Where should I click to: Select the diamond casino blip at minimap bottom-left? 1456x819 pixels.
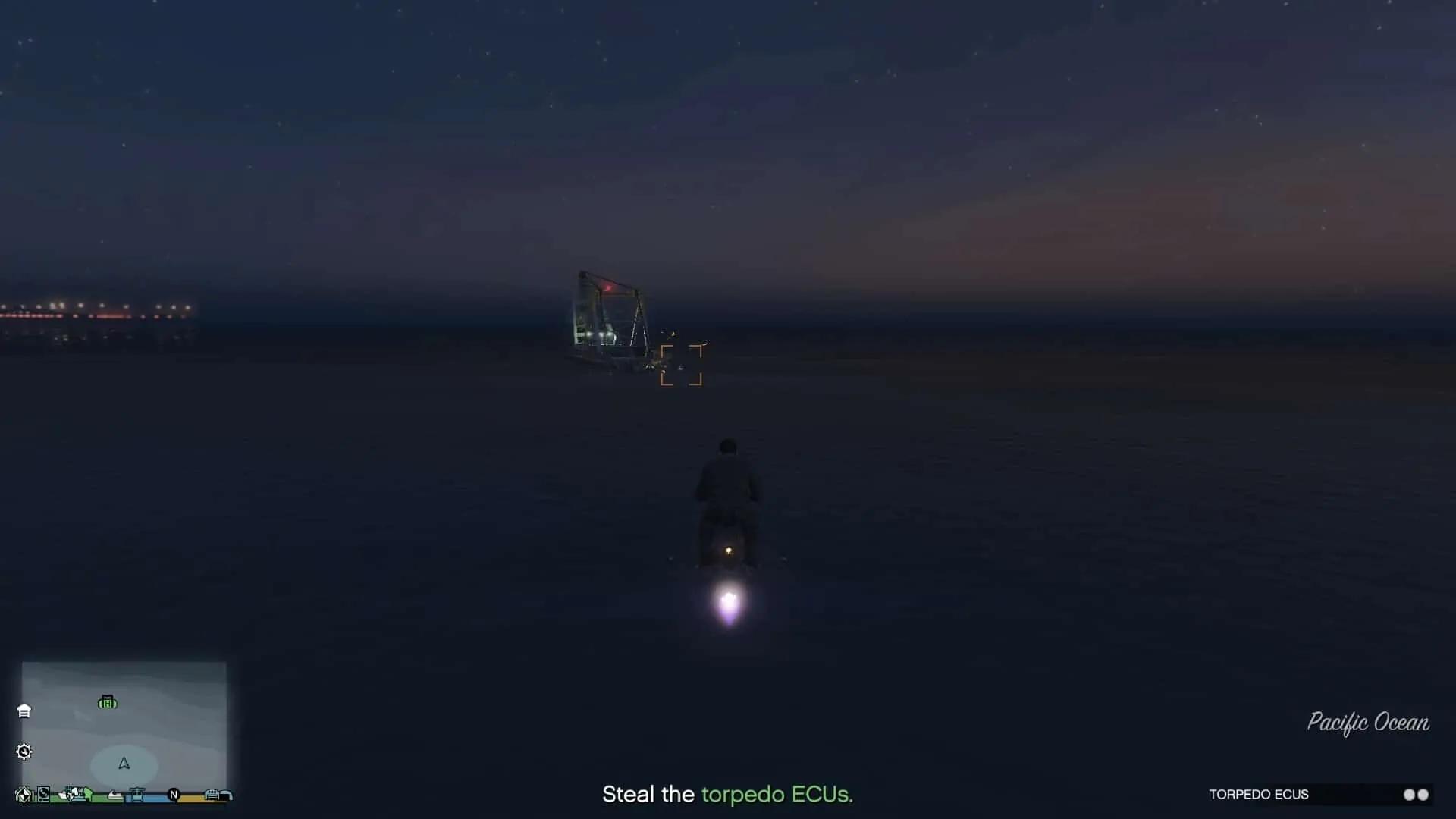tap(25, 795)
